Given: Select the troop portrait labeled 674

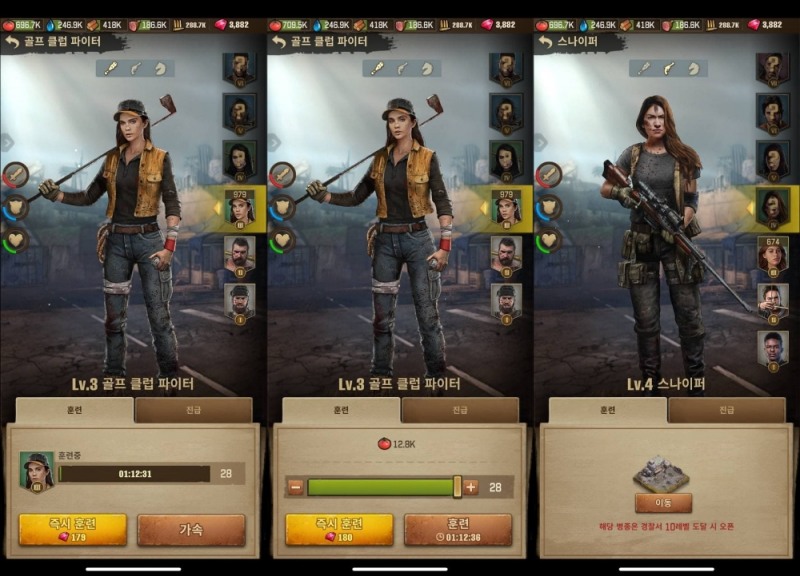Looking at the screenshot, I should [x=772, y=254].
